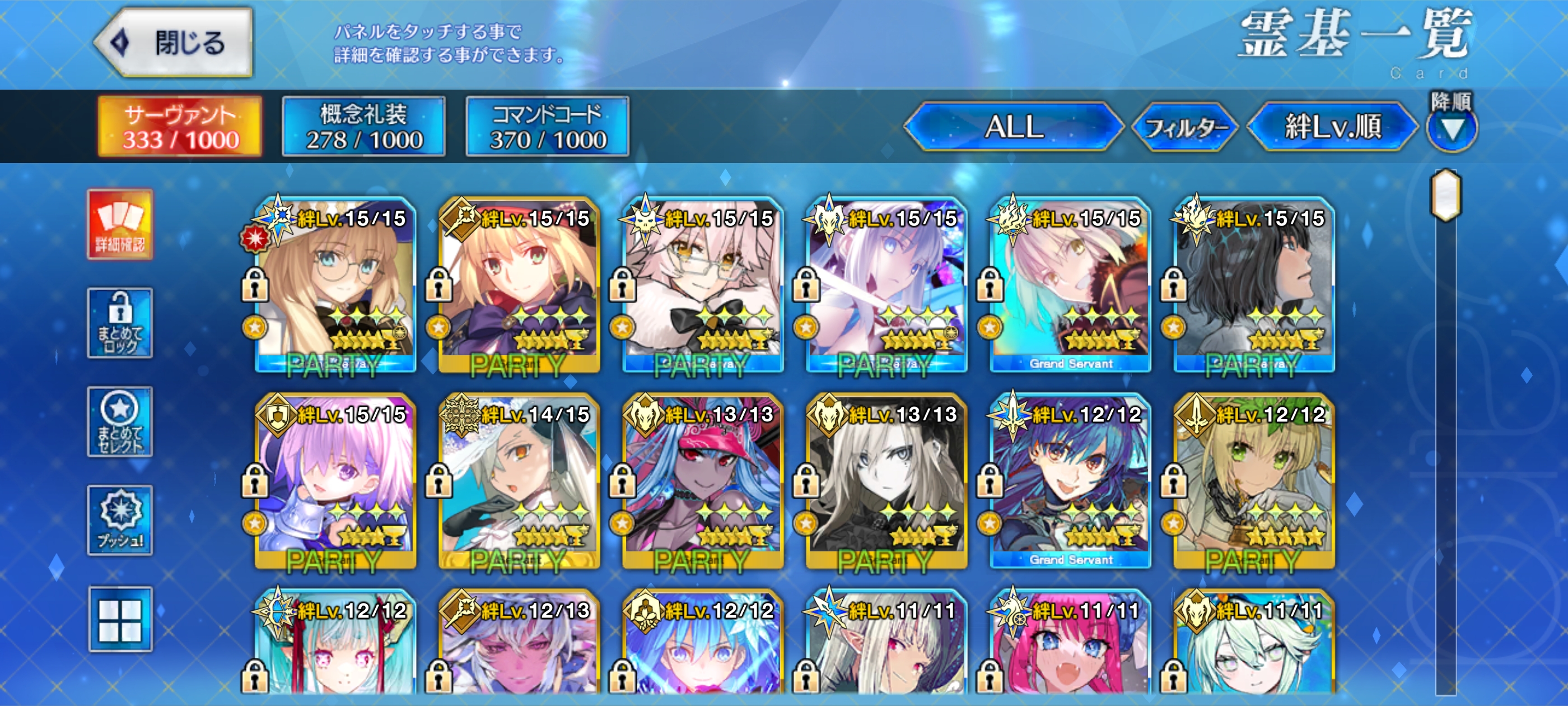Select the dark-skinned servant with pink visor
Image resolution: width=1568 pixels, height=706 pixels.
(703, 481)
